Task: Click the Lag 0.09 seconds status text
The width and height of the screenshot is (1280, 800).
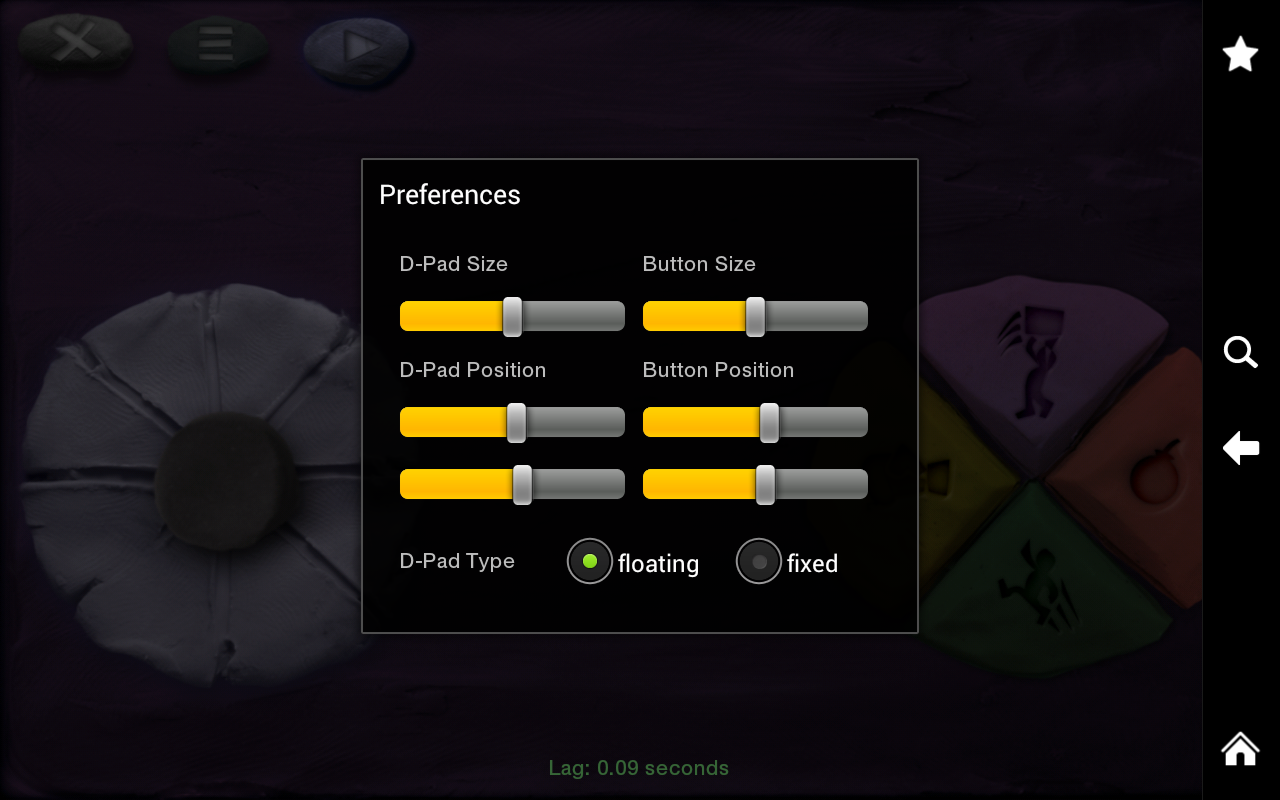Action: [639, 768]
